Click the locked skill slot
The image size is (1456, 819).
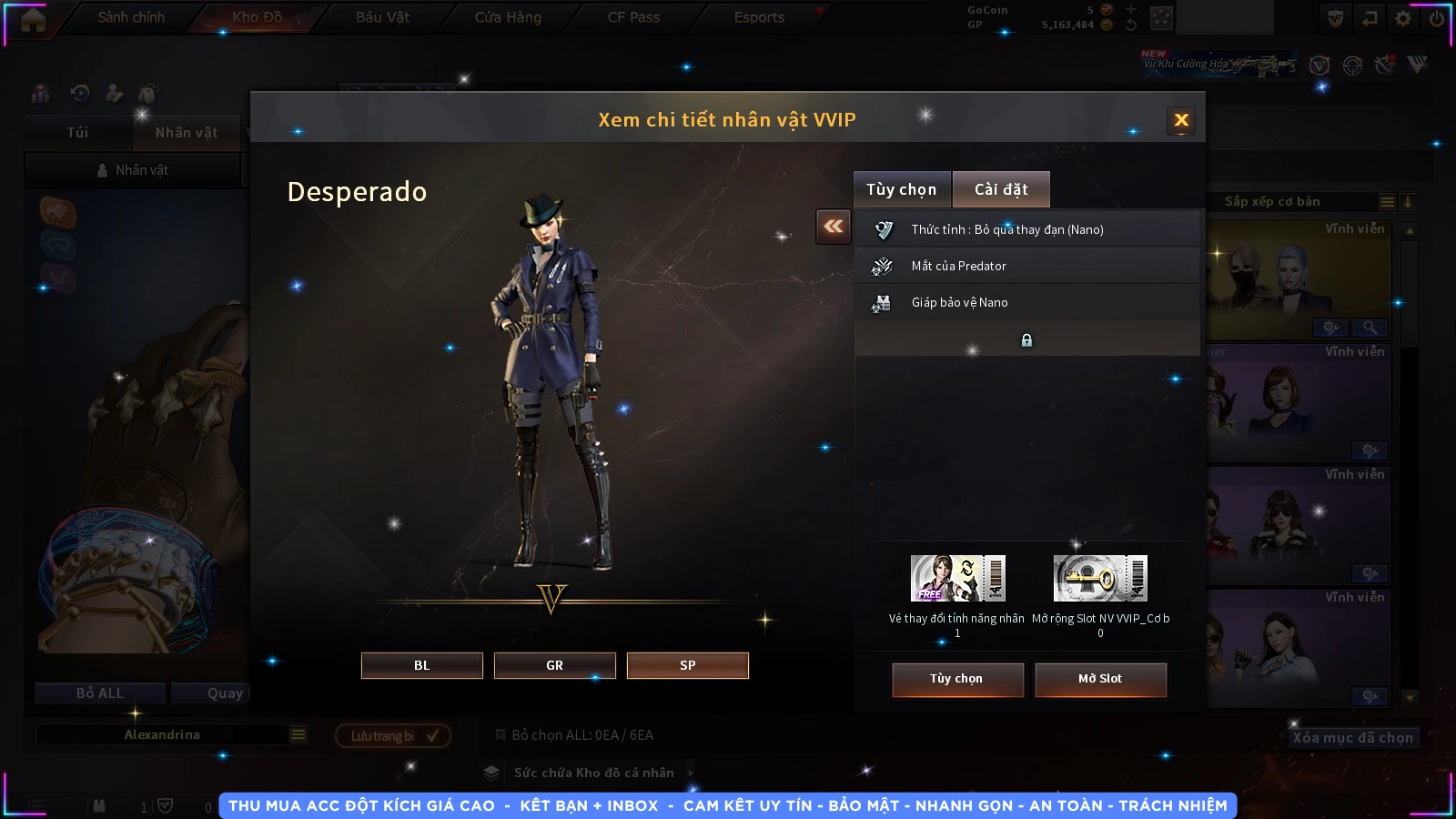click(x=1026, y=339)
